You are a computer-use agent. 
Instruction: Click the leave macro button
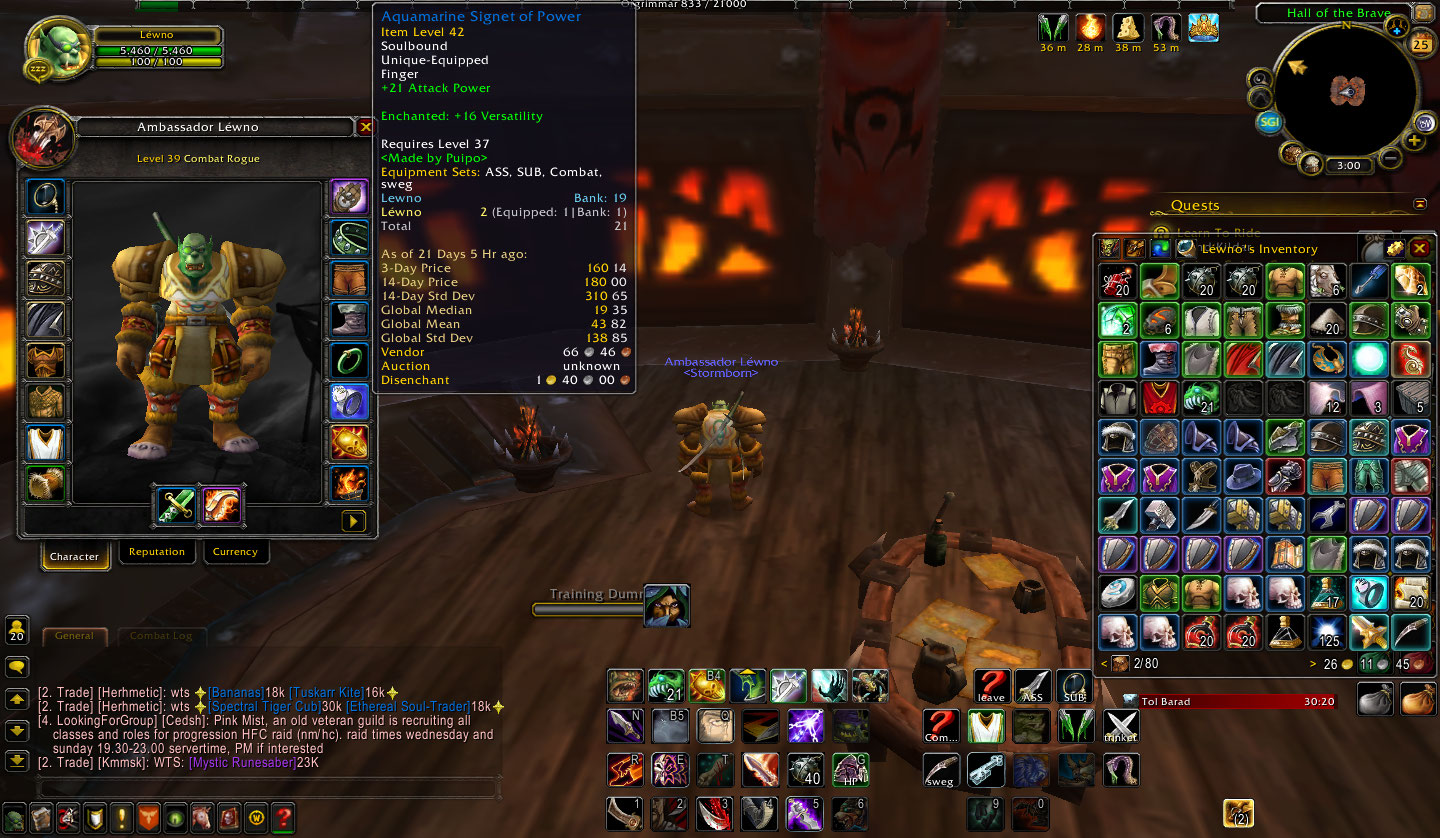tap(991, 687)
